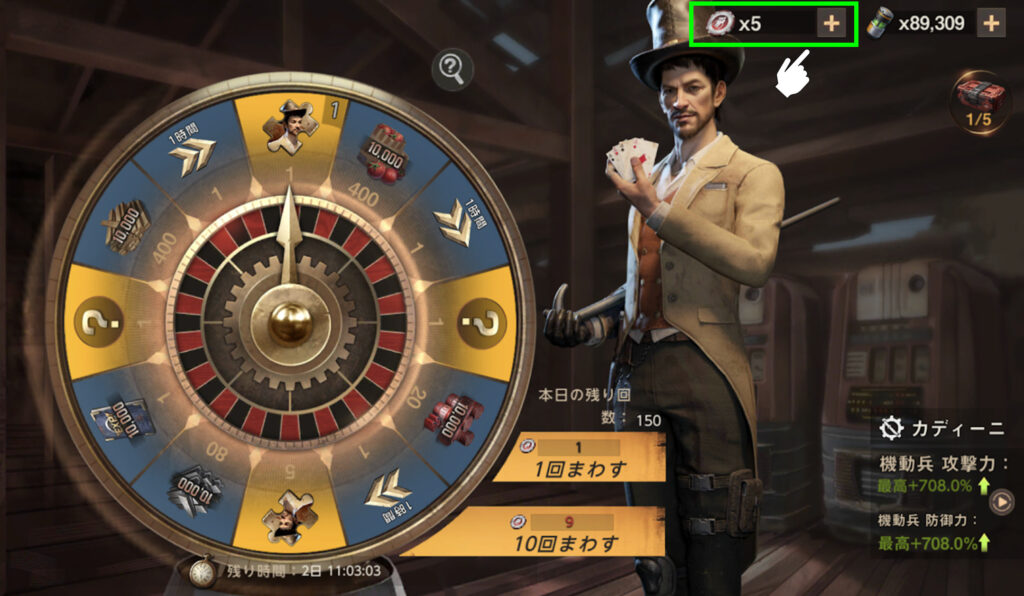The height and width of the screenshot is (596, 1024).
Task: Expand the カディーニ hero info arrow
Action: tap(1001, 505)
